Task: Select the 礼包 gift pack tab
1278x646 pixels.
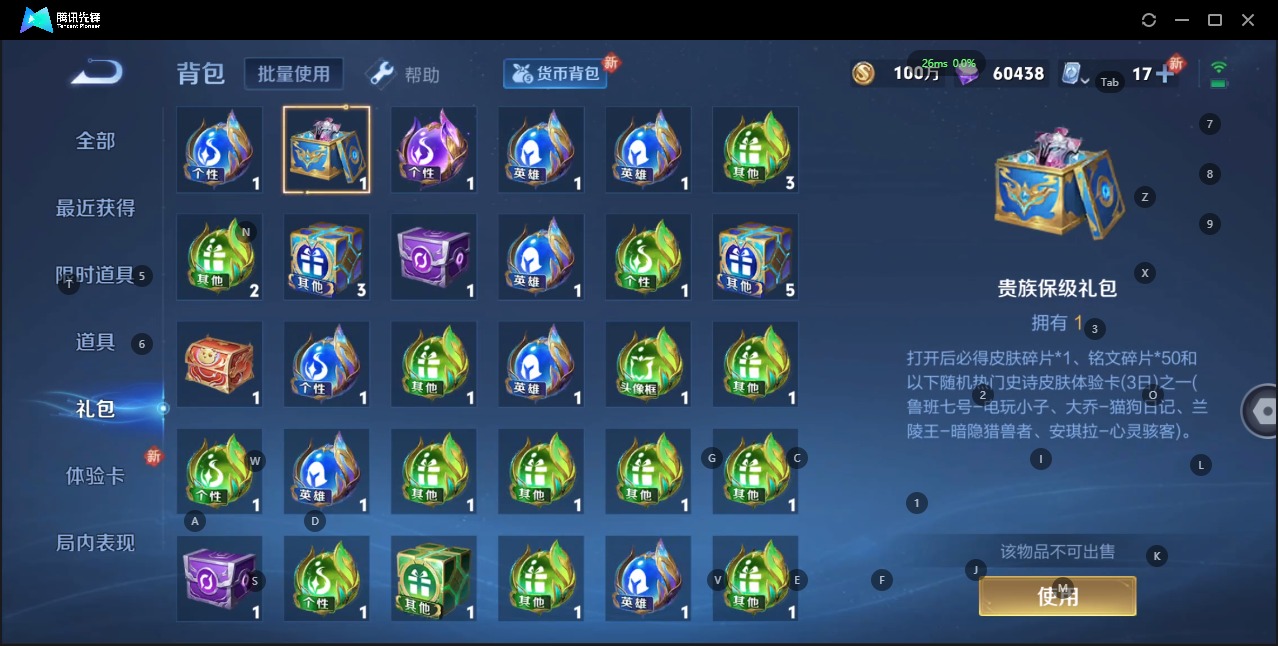Action: [96, 408]
